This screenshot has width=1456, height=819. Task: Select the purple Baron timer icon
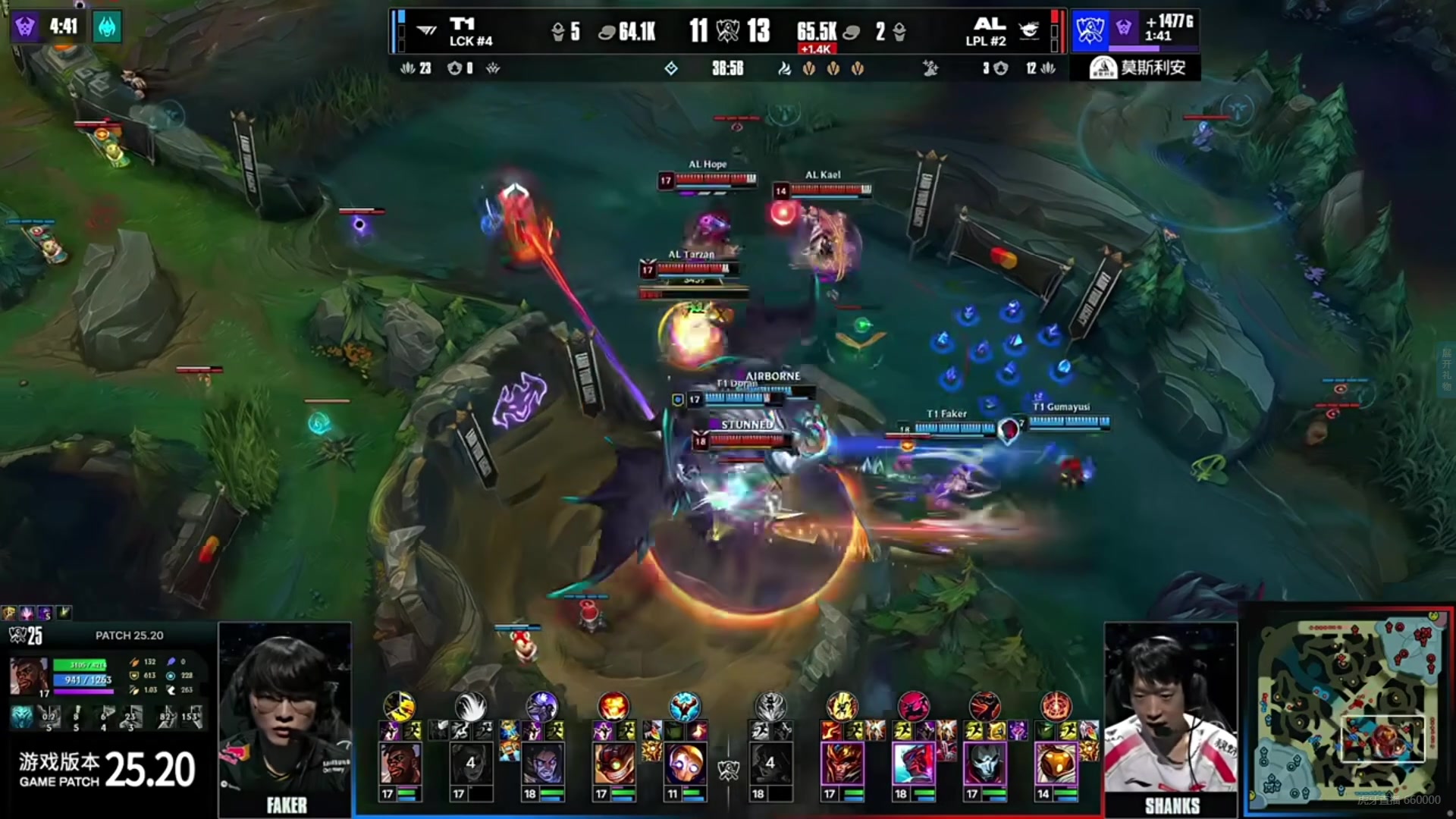point(24,27)
